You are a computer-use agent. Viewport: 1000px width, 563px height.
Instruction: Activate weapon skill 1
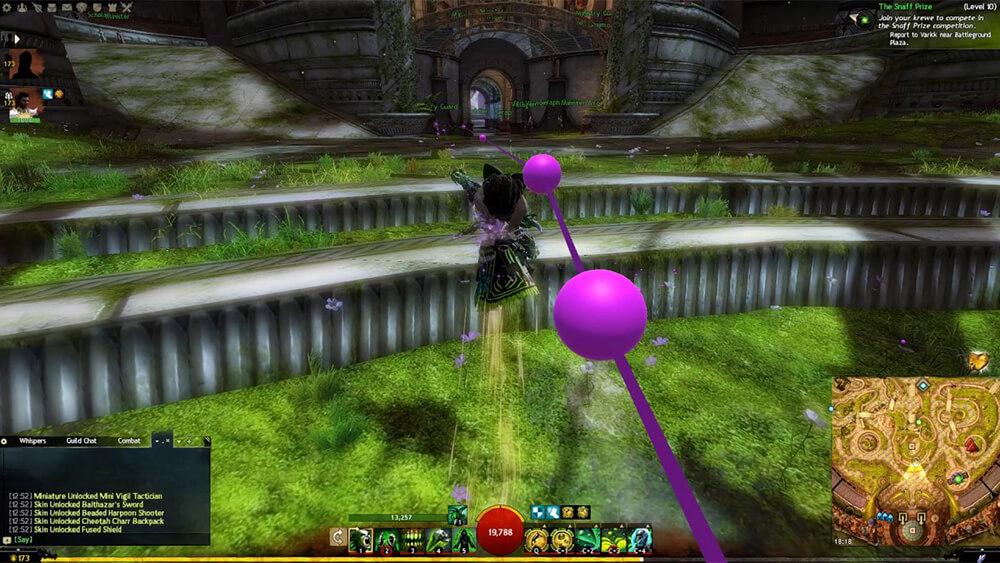pyautogui.click(x=360, y=539)
